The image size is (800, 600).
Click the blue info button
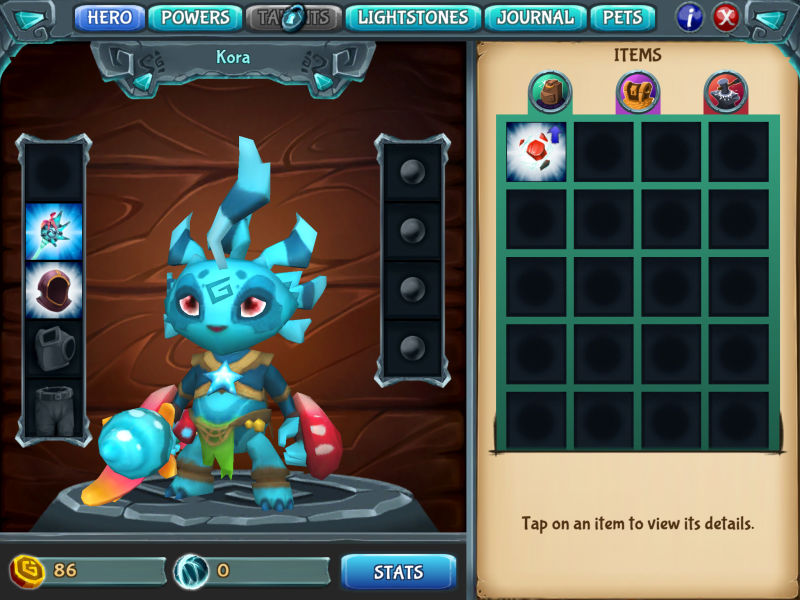pos(690,17)
